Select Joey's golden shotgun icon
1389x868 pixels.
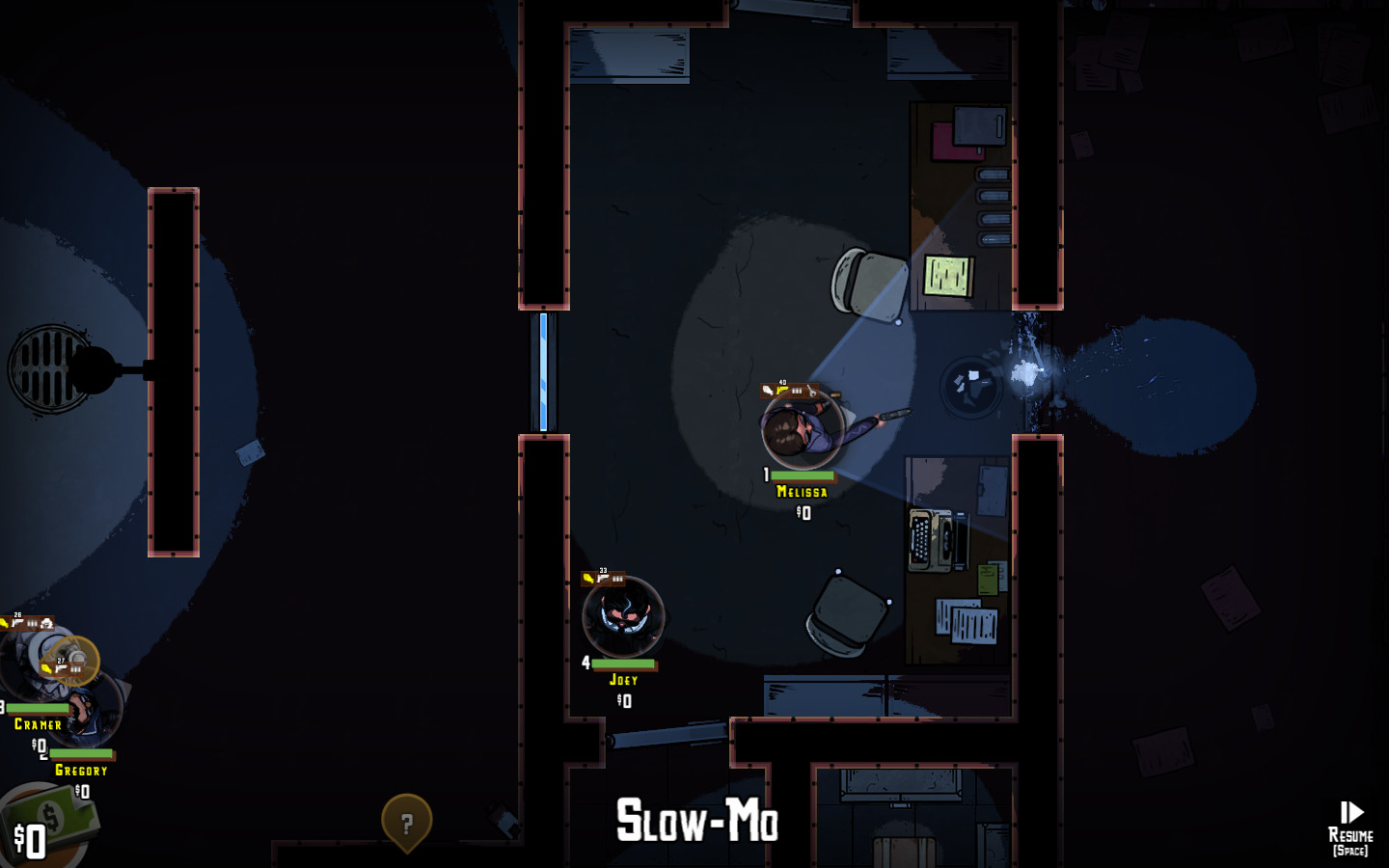(x=588, y=579)
